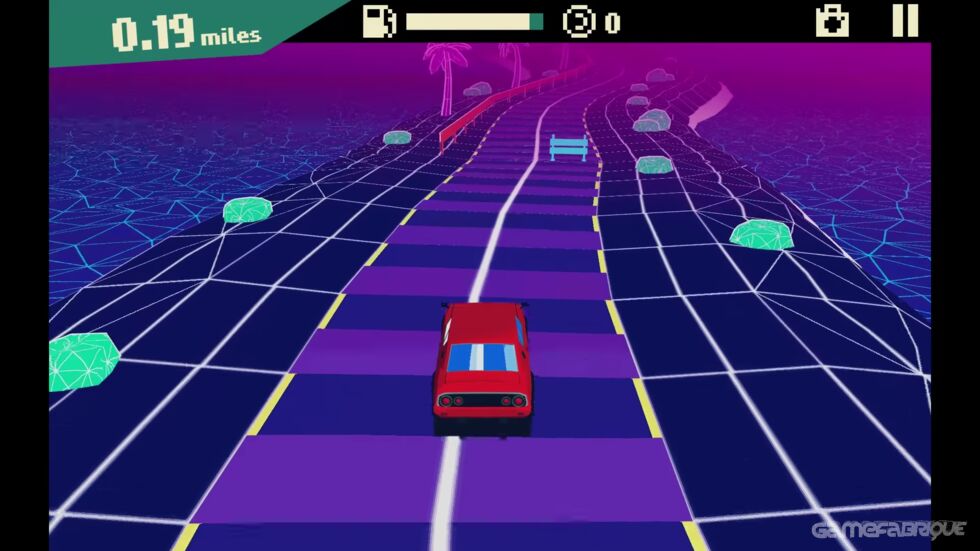
Task: Pause the game
Action: [904, 21]
